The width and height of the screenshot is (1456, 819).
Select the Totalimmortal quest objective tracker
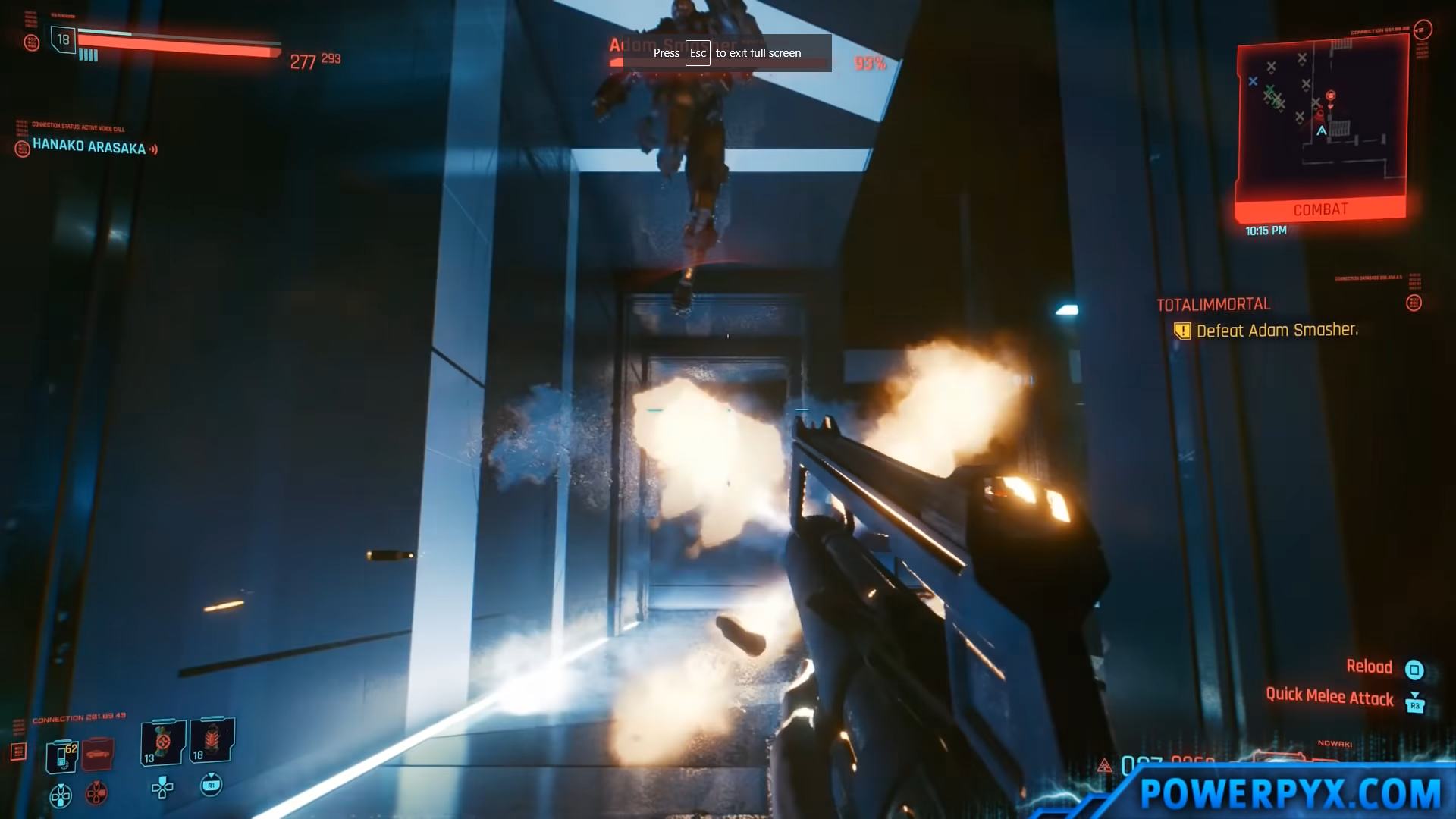[x=1213, y=305]
